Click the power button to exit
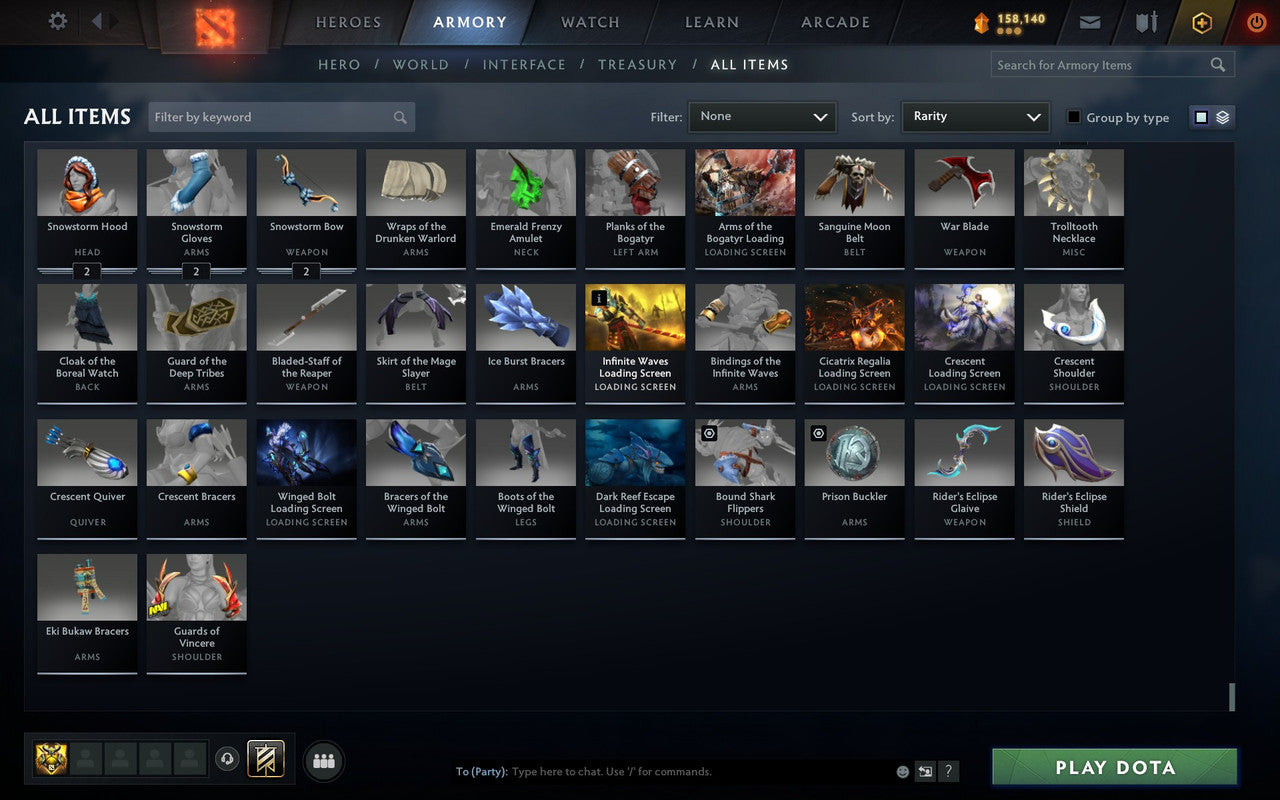Screen dimensions: 1280x800 [x=1256, y=22]
